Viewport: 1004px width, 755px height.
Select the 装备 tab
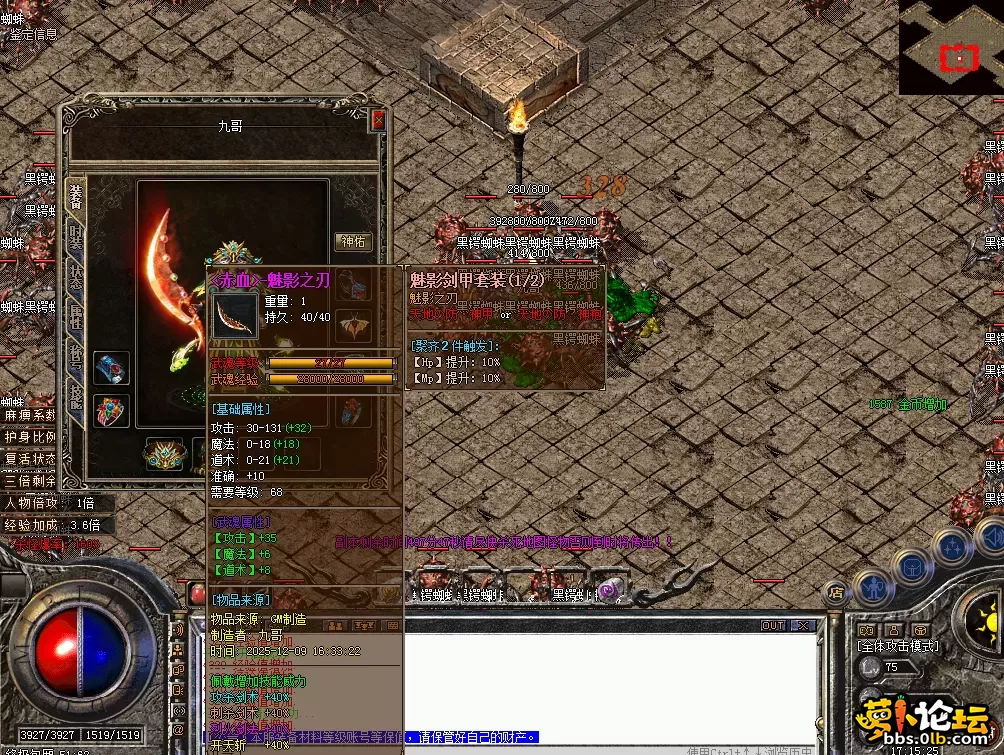76,194
